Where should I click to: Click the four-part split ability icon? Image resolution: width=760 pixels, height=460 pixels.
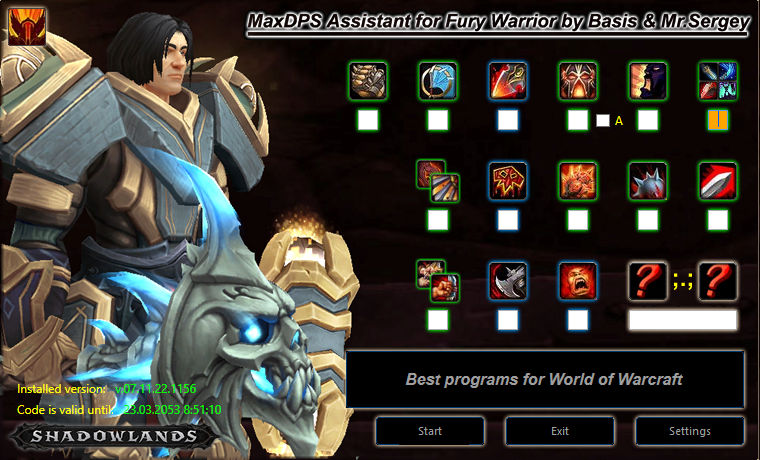pyautogui.click(x=717, y=81)
